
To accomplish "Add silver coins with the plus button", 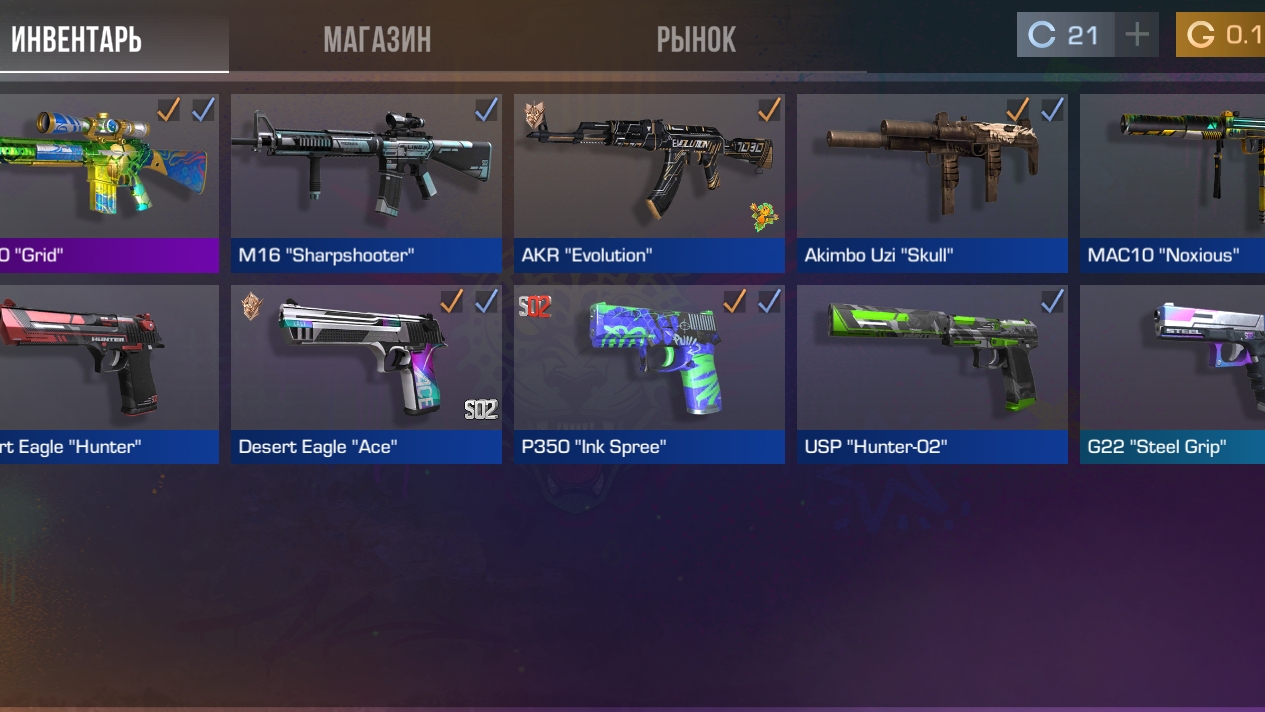I will click(x=1137, y=35).
